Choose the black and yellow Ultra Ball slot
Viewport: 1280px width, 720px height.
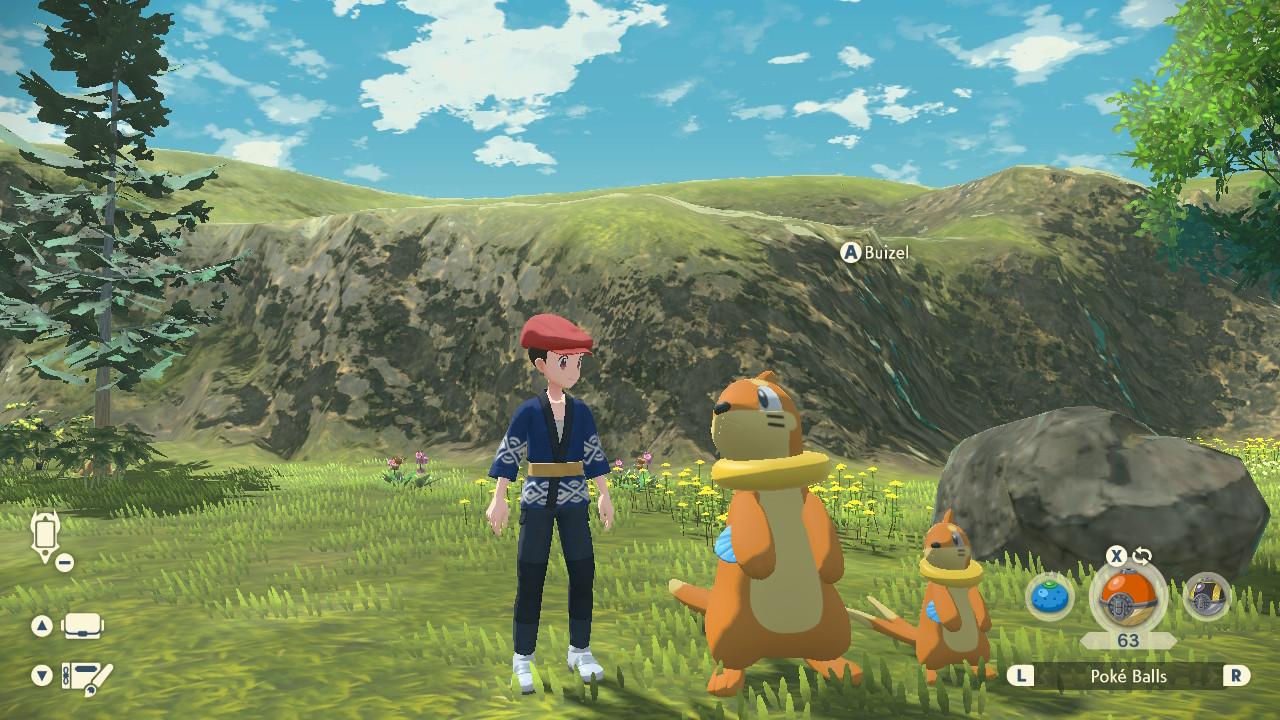coord(1205,598)
